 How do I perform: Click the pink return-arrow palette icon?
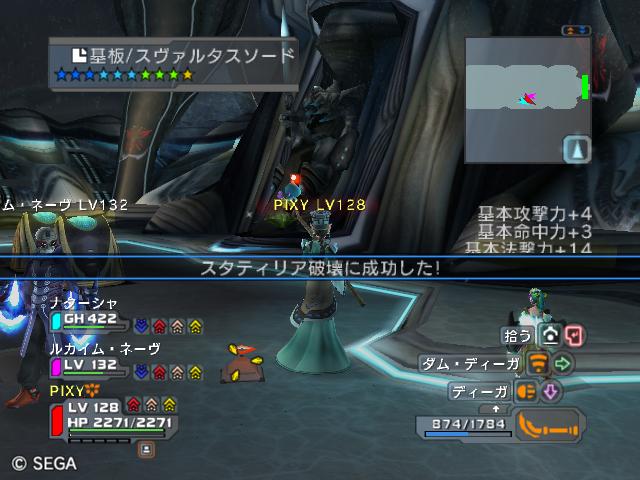[574, 336]
